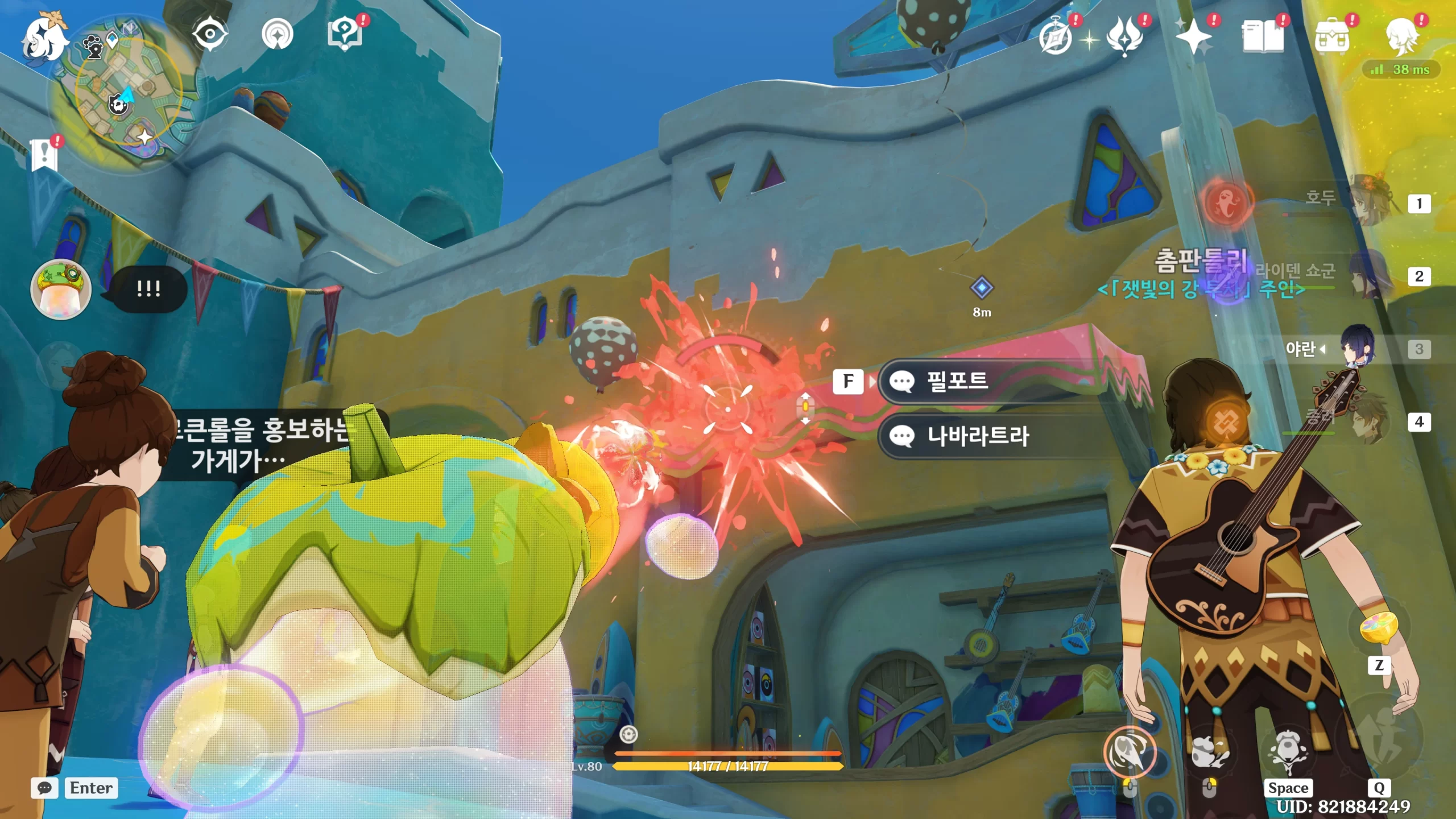
Task: Open the four-pointed star Wish icon
Action: coord(1193,38)
